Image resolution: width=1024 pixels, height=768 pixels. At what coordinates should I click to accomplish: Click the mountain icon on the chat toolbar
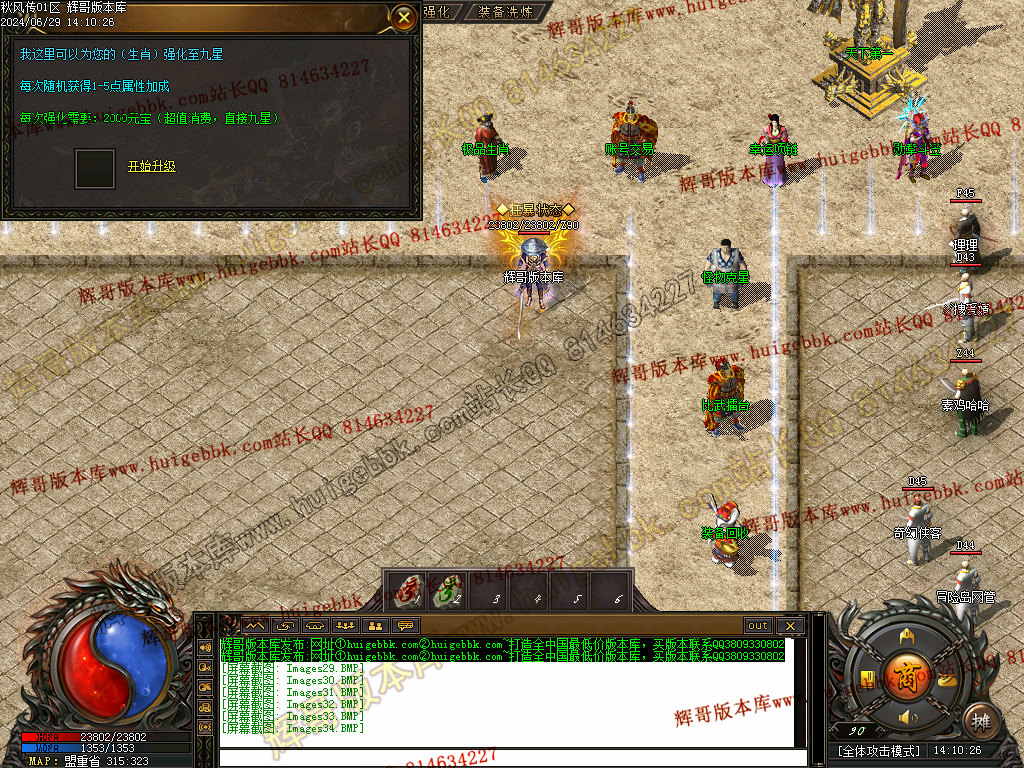(254, 626)
